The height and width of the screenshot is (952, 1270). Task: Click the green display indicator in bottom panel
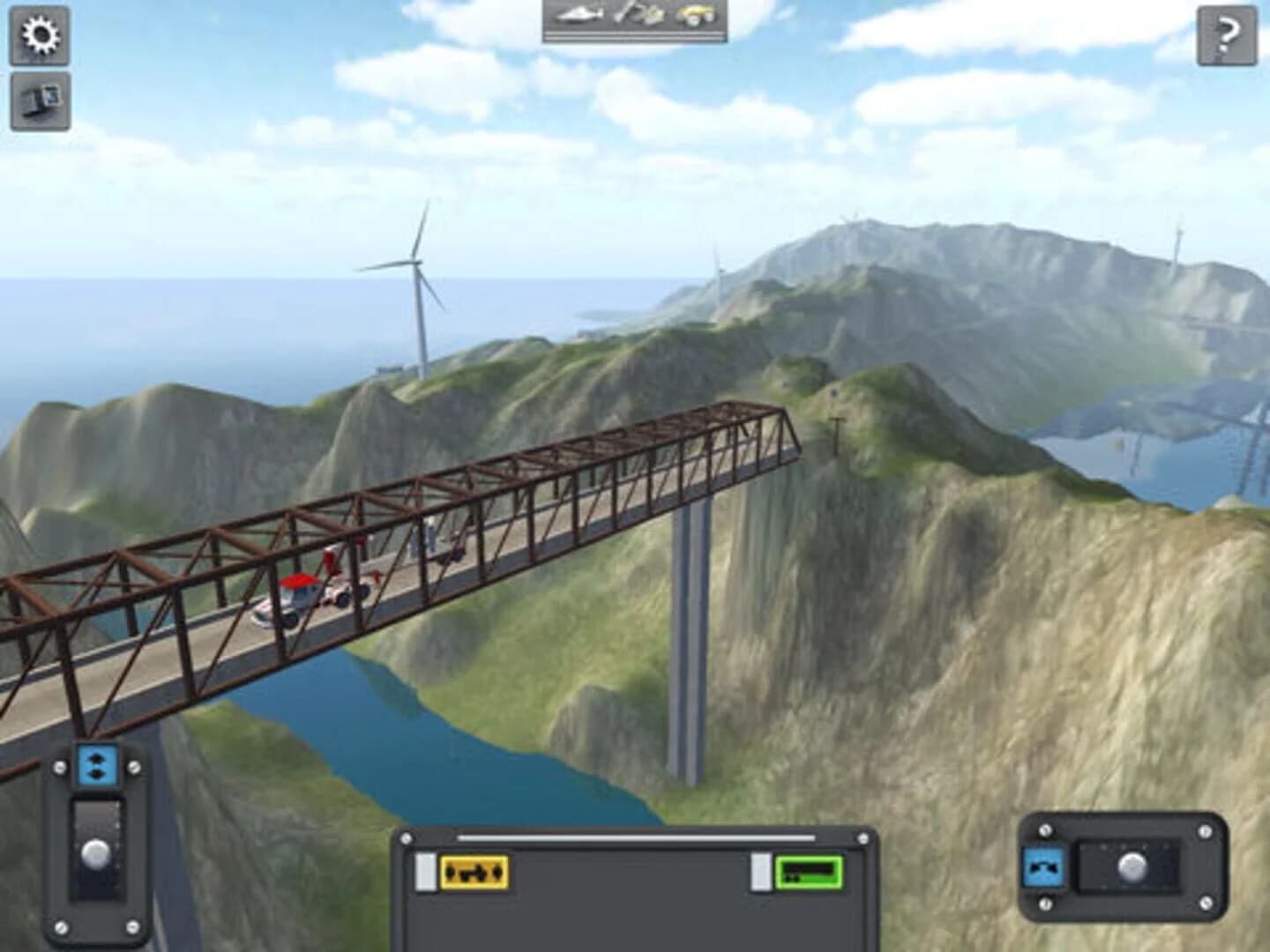click(x=807, y=871)
